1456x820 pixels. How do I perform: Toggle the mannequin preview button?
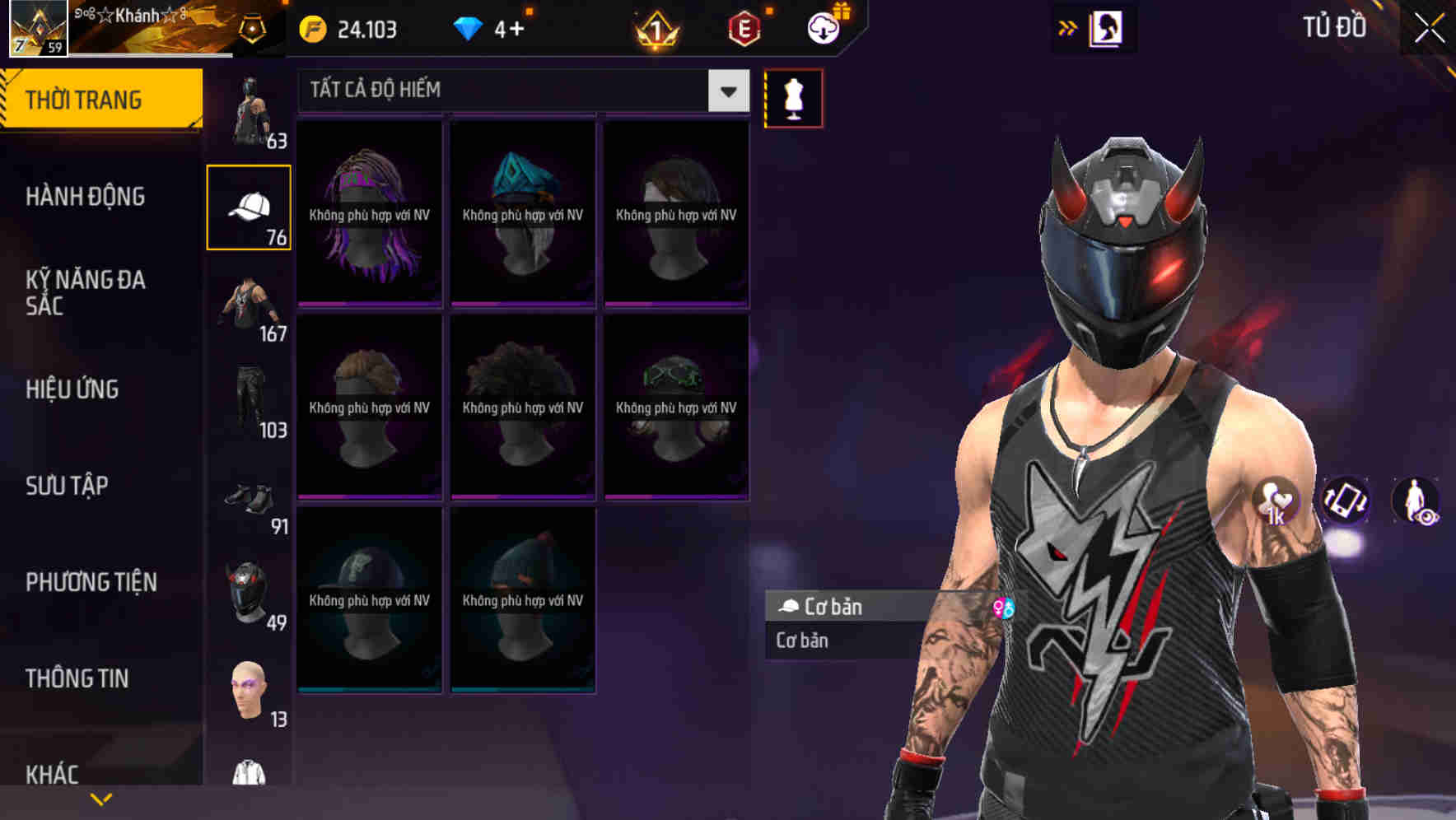tap(793, 98)
